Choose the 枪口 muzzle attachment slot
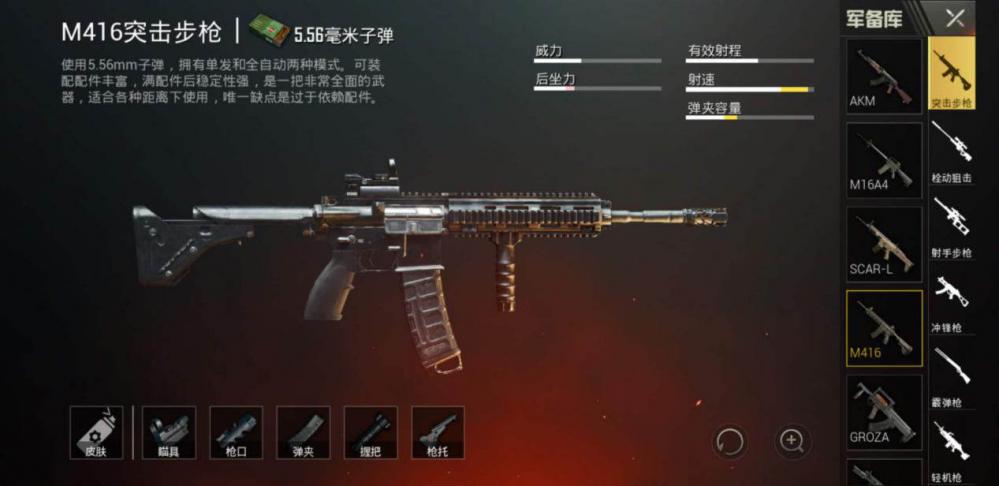The height and width of the screenshot is (486, 999). click(x=236, y=432)
